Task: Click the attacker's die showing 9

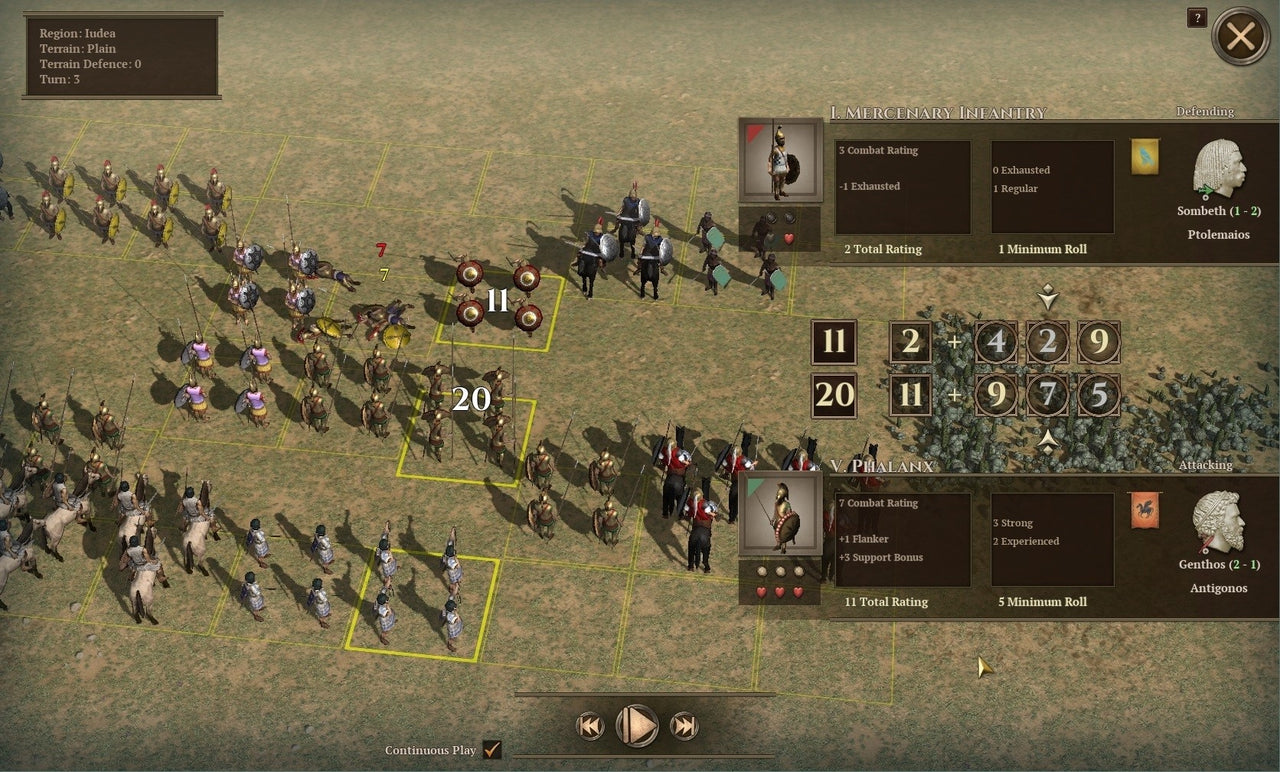Action: 996,395
